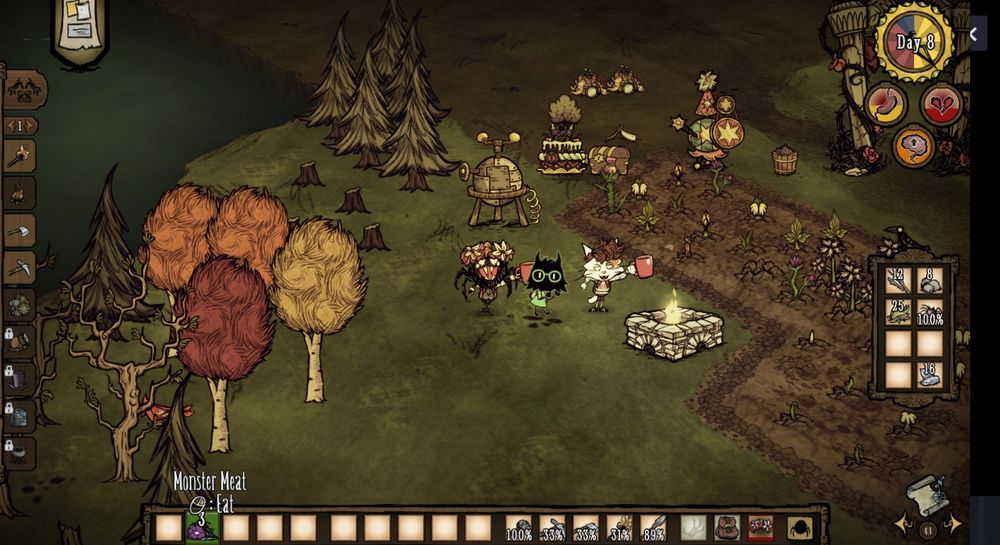Pick the inventory item at 89% durability
The height and width of the screenshot is (545, 1000).
point(653,527)
